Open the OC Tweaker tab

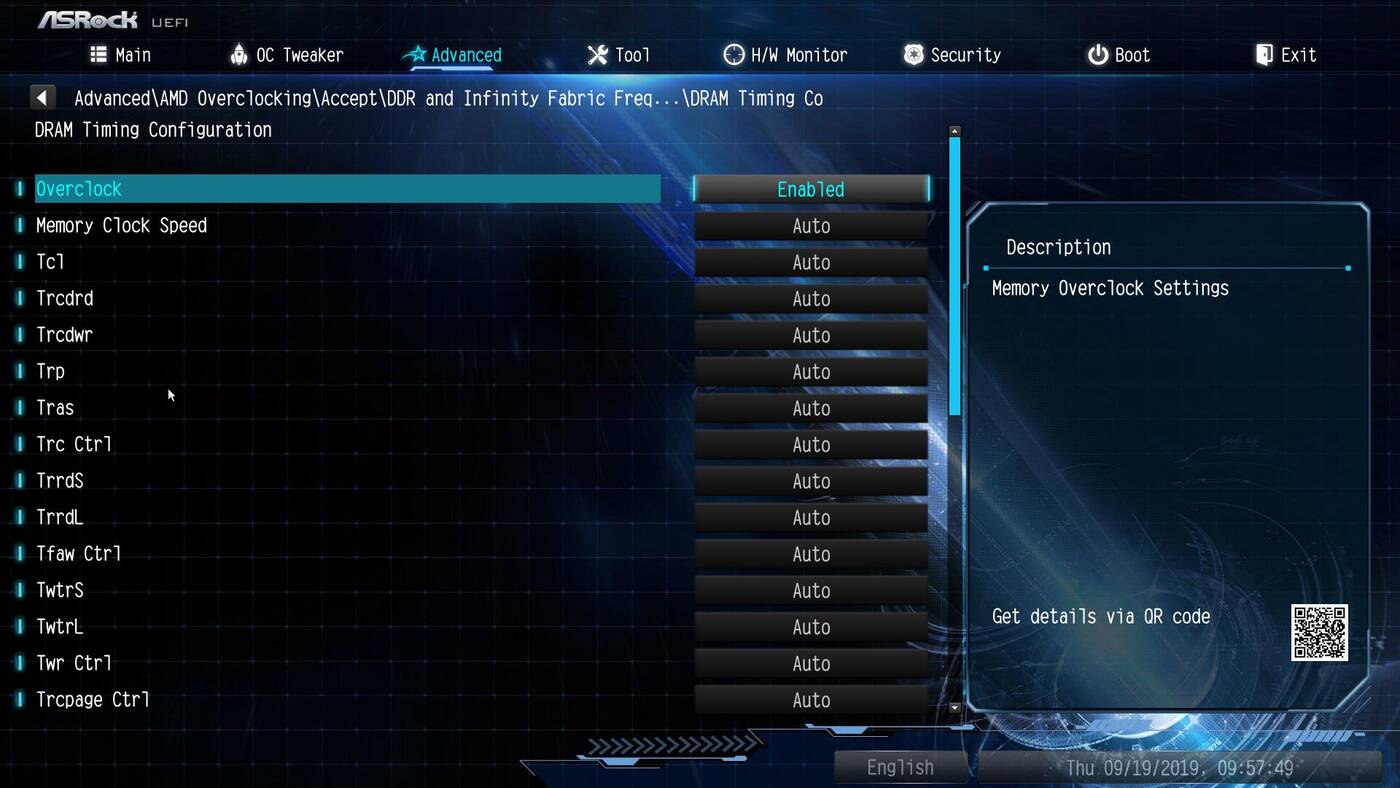coord(286,55)
